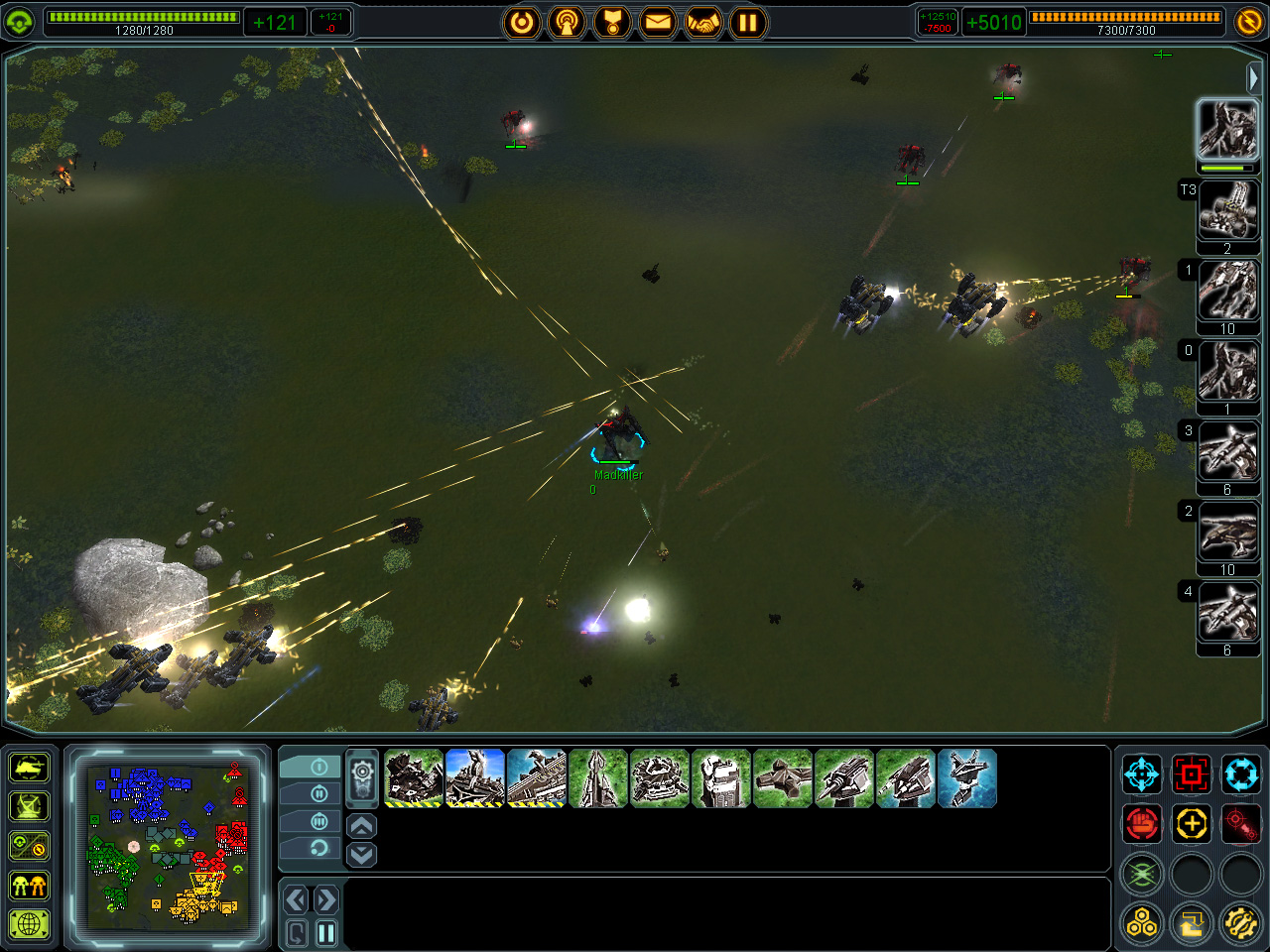Click the minimap
Image resolution: width=1270 pixels, height=952 pixels.
click(x=168, y=846)
